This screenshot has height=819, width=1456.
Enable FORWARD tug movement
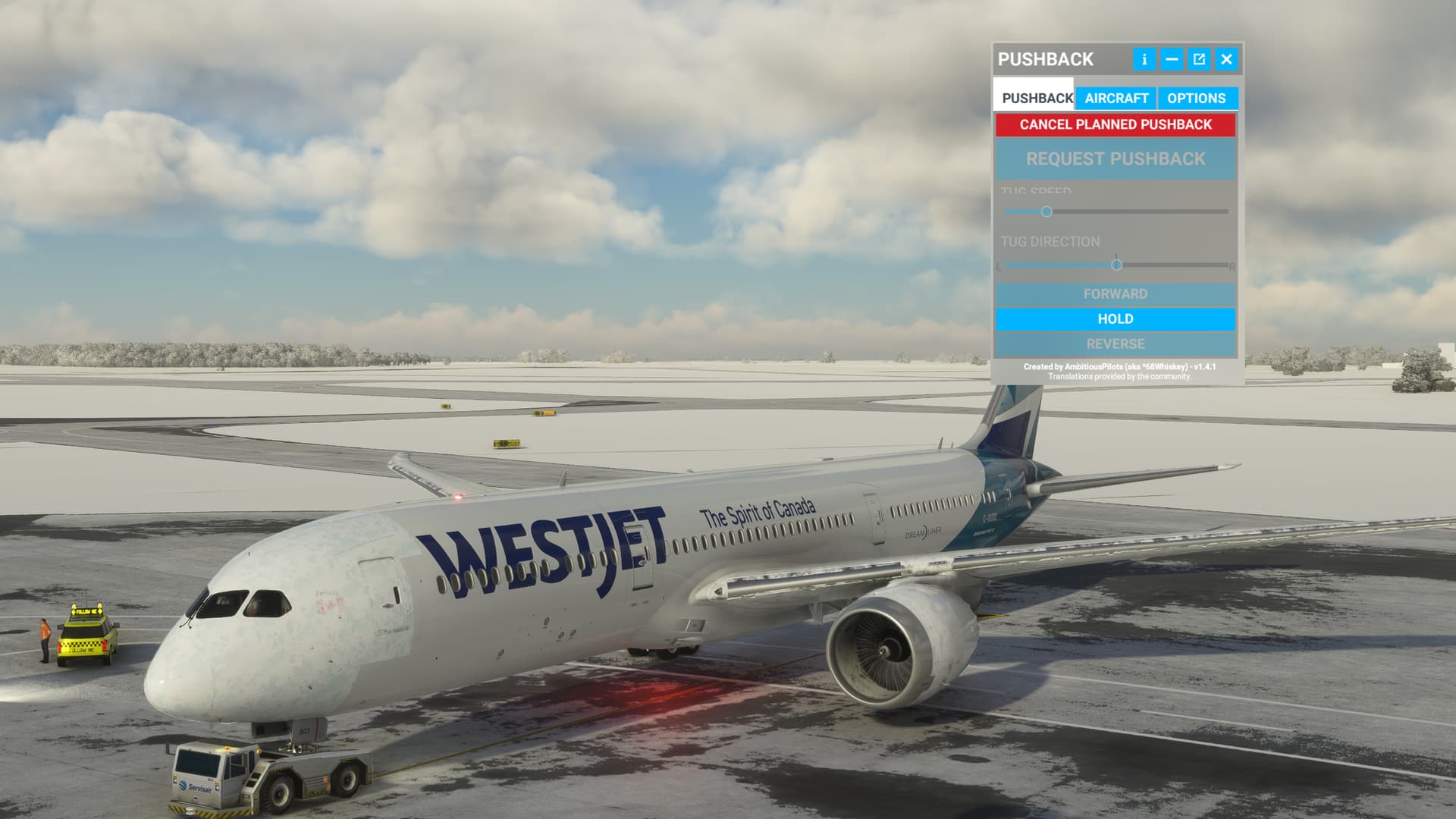1115,293
